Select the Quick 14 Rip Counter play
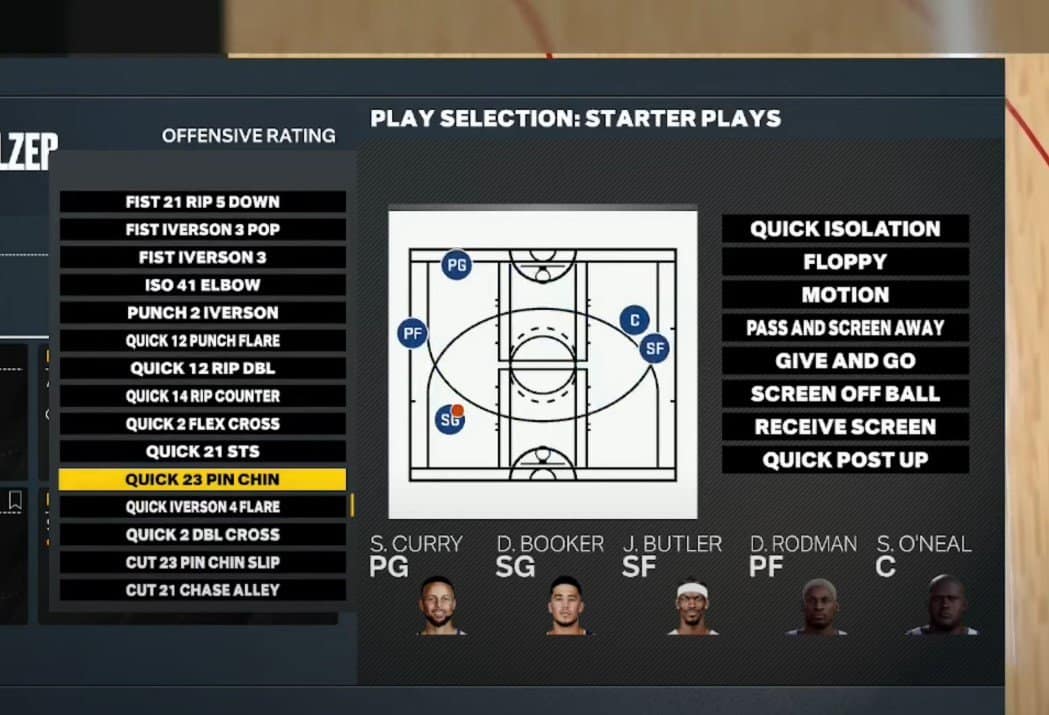 (x=202, y=396)
